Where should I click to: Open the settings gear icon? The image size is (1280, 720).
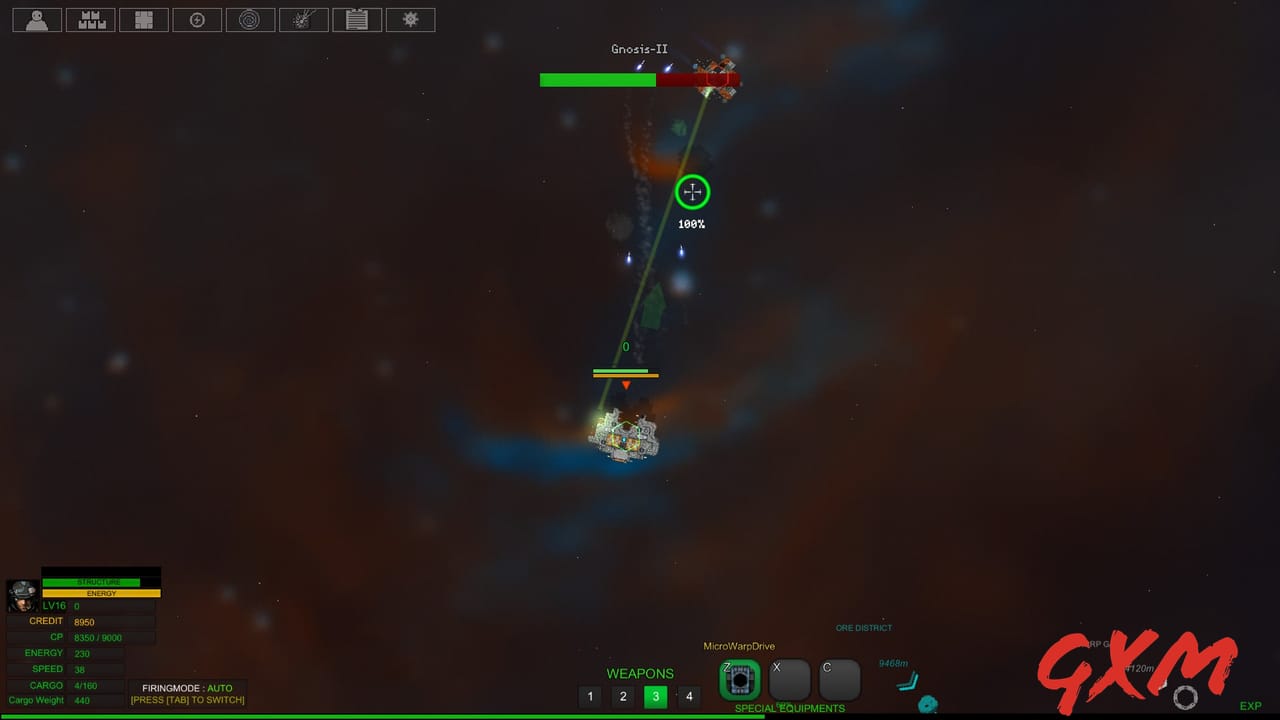[410, 19]
